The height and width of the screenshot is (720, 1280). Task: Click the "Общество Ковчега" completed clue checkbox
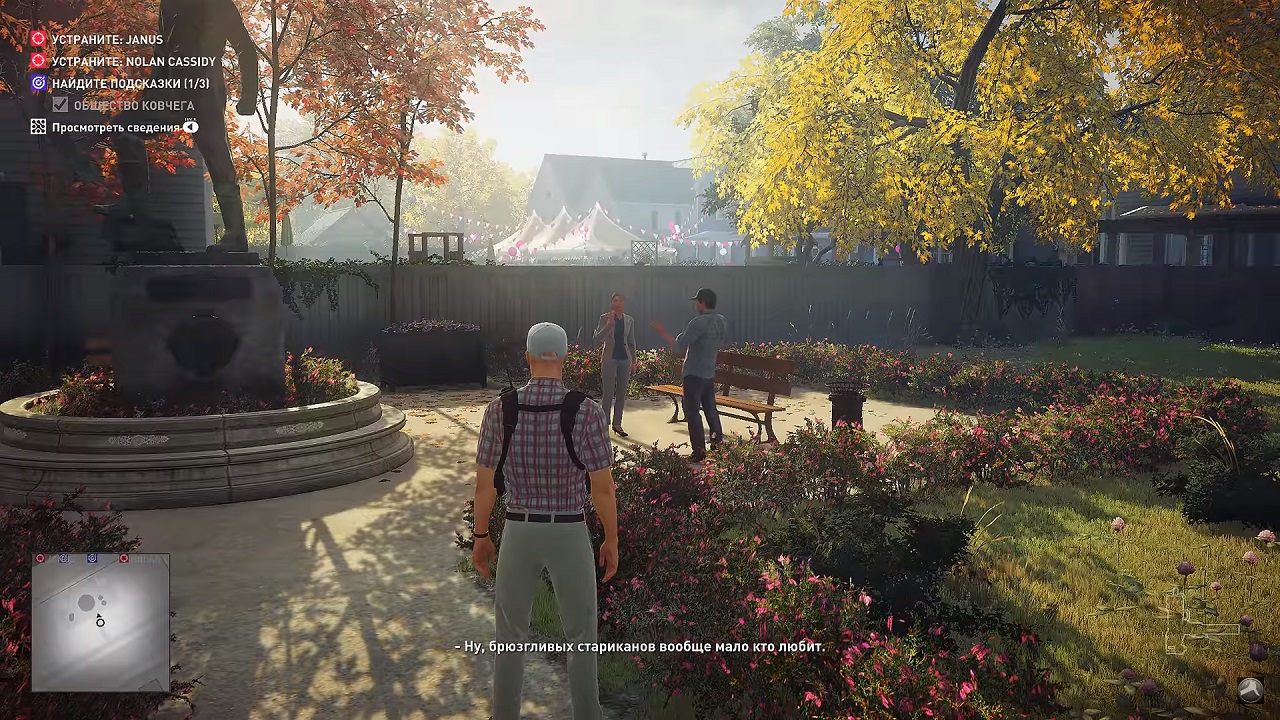coord(61,105)
